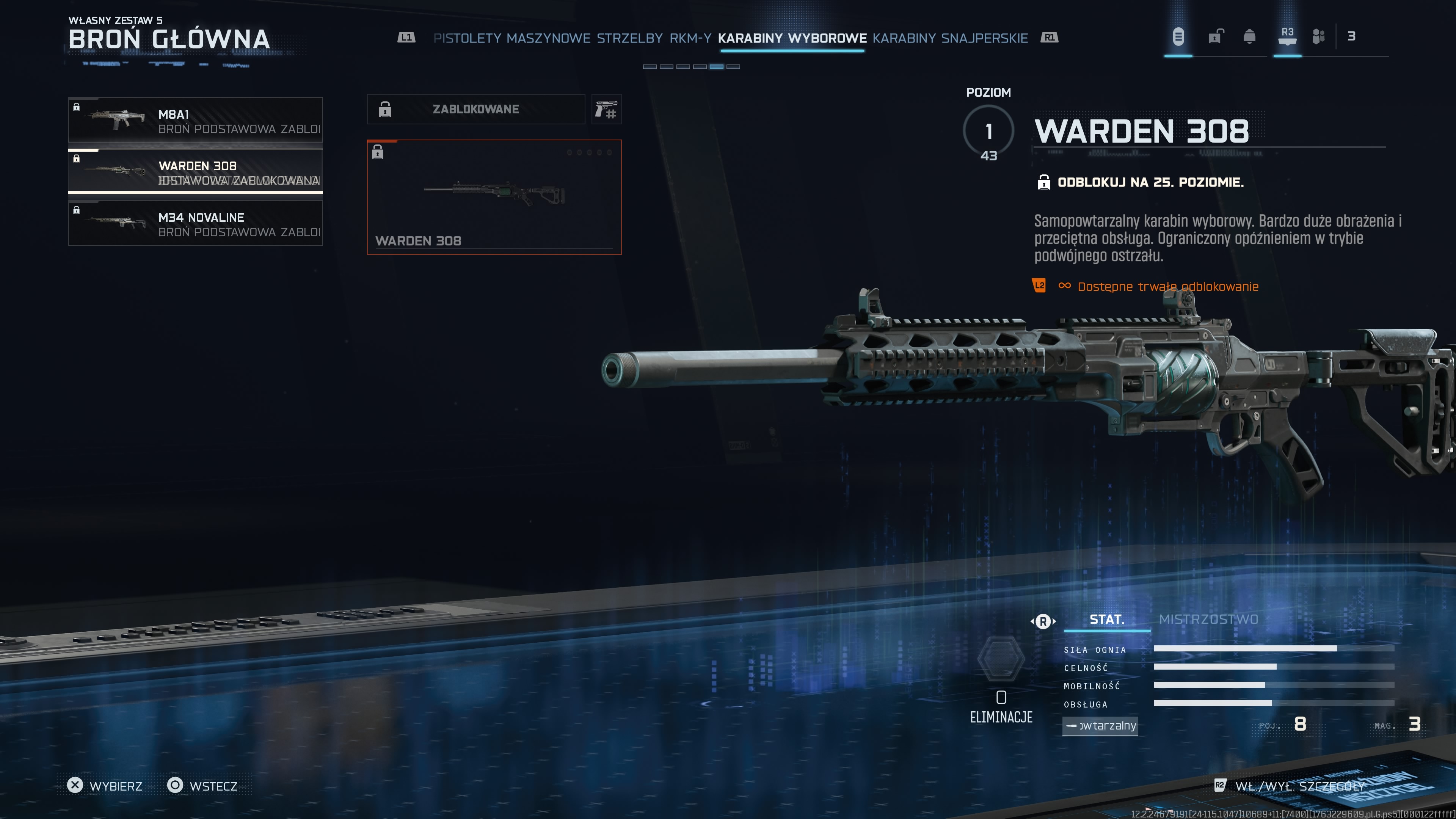
Task: Pick the M34 Novaline weapon row
Action: [196, 223]
